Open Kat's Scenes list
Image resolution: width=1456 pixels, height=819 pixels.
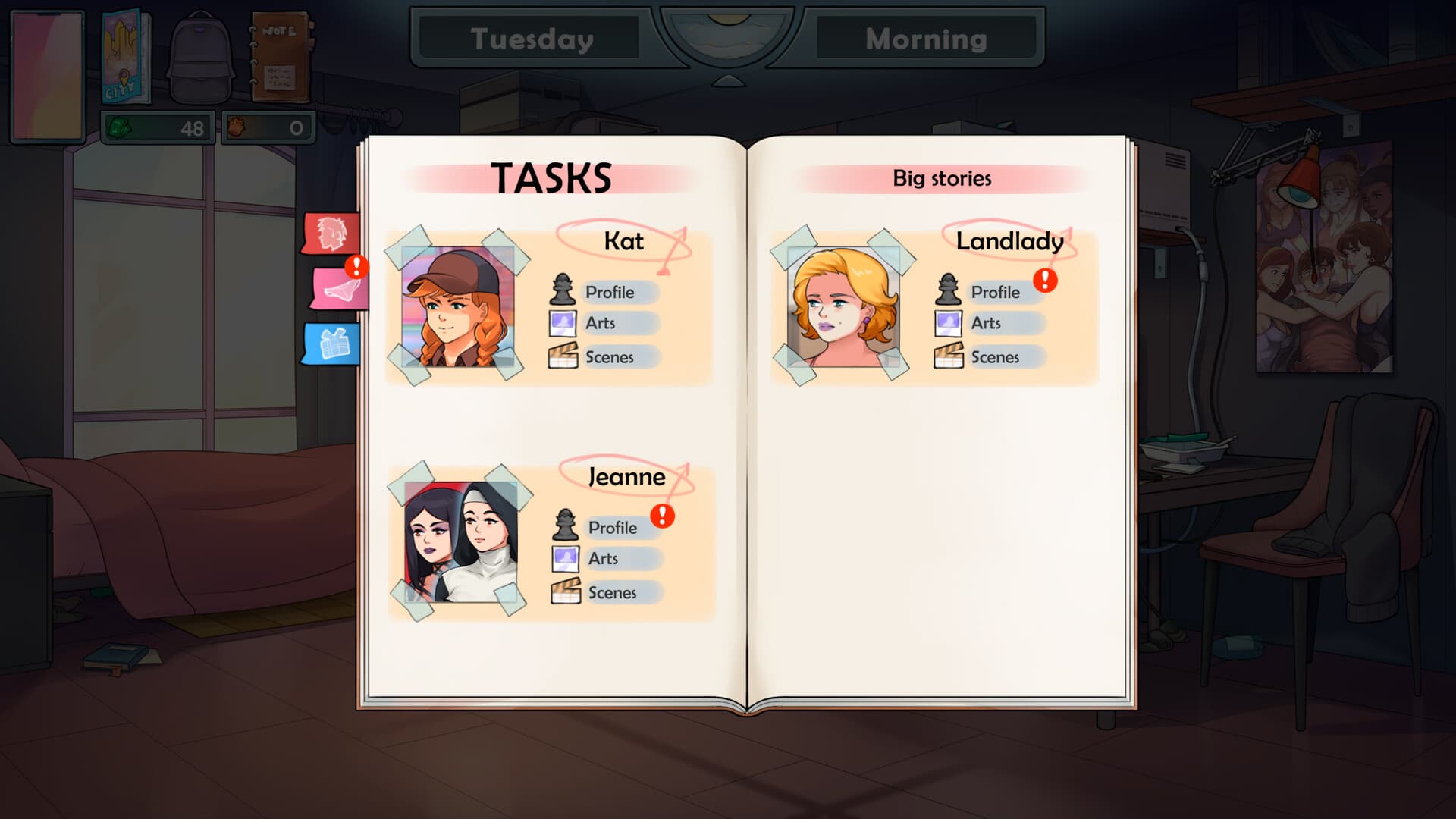pos(609,357)
